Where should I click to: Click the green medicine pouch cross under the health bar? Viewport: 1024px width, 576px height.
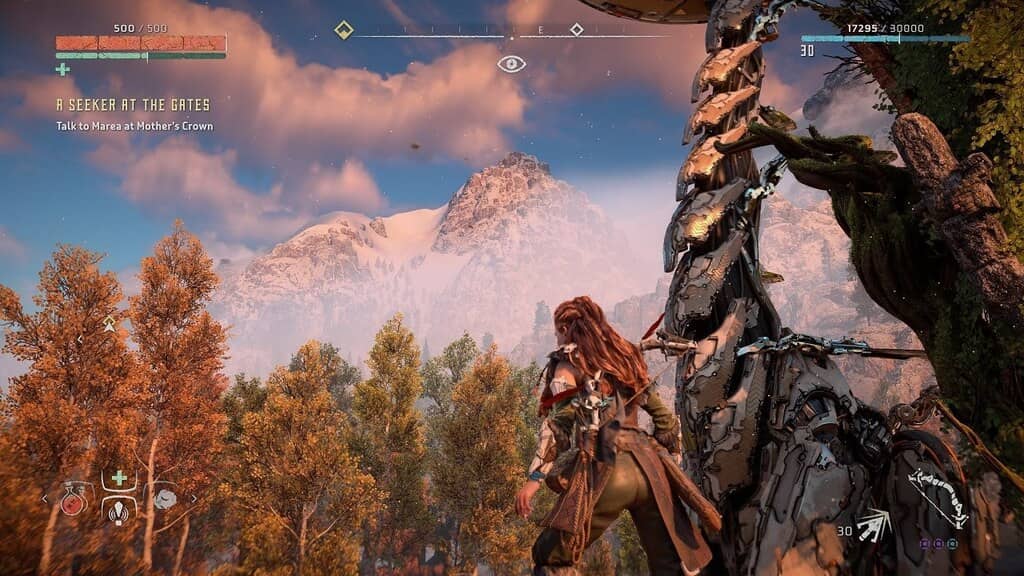tap(63, 69)
